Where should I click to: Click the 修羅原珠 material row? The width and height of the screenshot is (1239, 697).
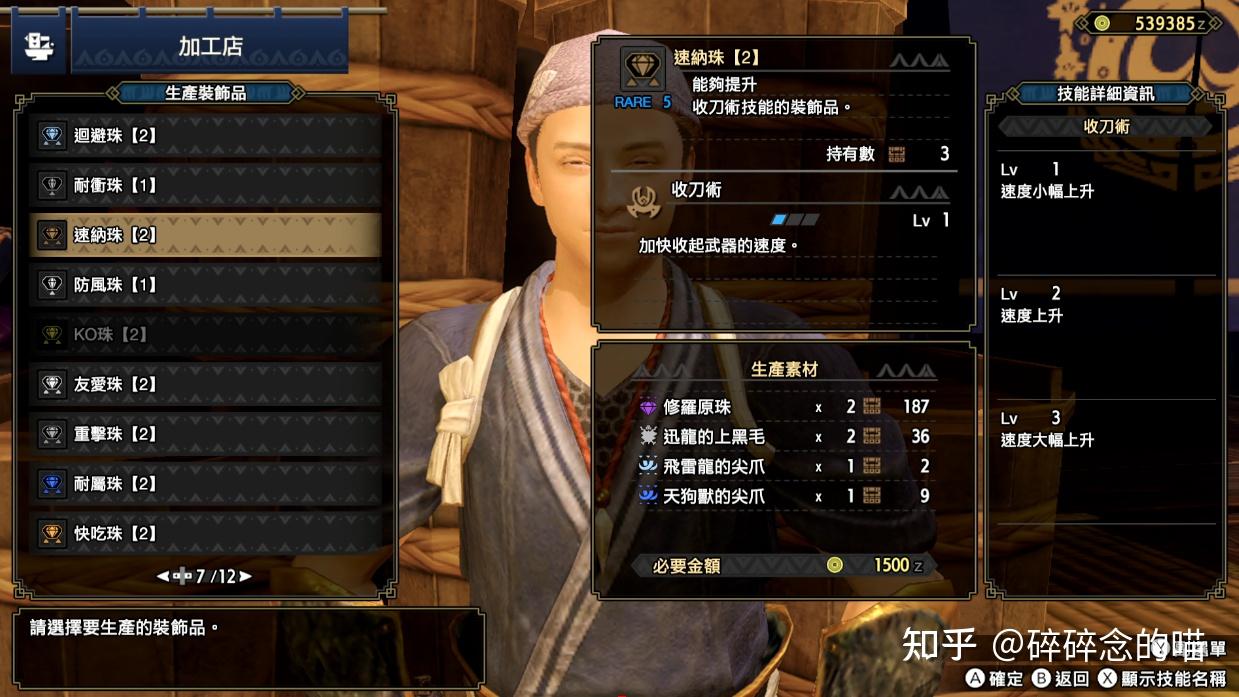click(x=785, y=407)
